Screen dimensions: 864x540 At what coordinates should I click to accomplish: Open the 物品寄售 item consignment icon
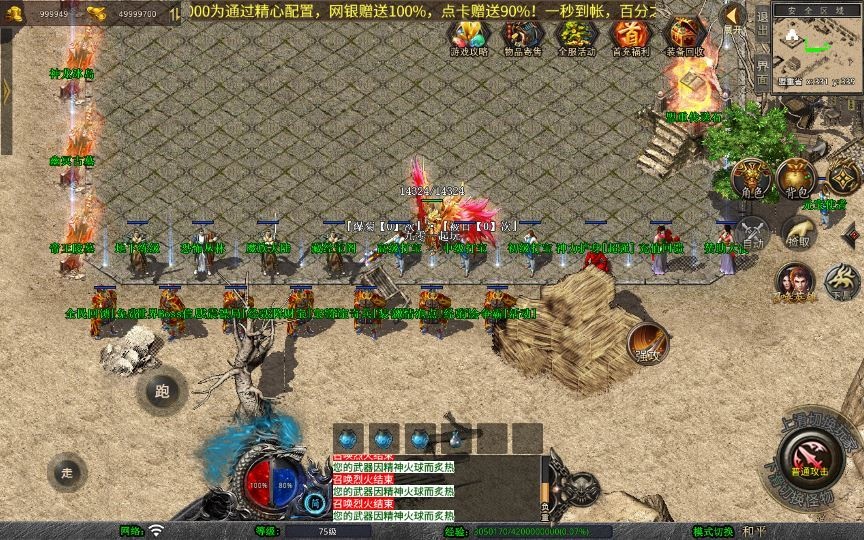point(520,37)
